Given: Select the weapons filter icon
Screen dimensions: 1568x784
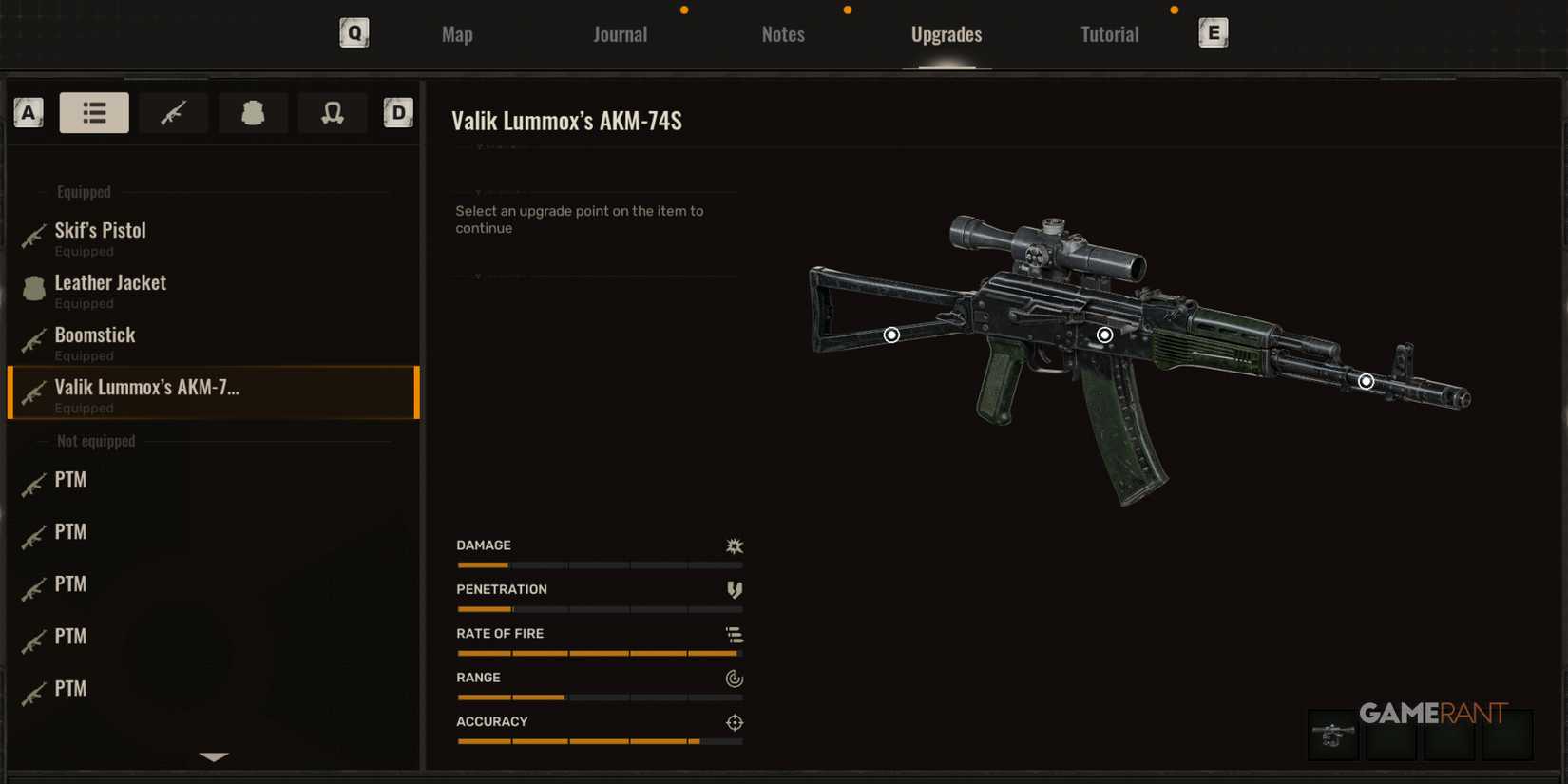Looking at the screenshot, I should click(173, 112).
